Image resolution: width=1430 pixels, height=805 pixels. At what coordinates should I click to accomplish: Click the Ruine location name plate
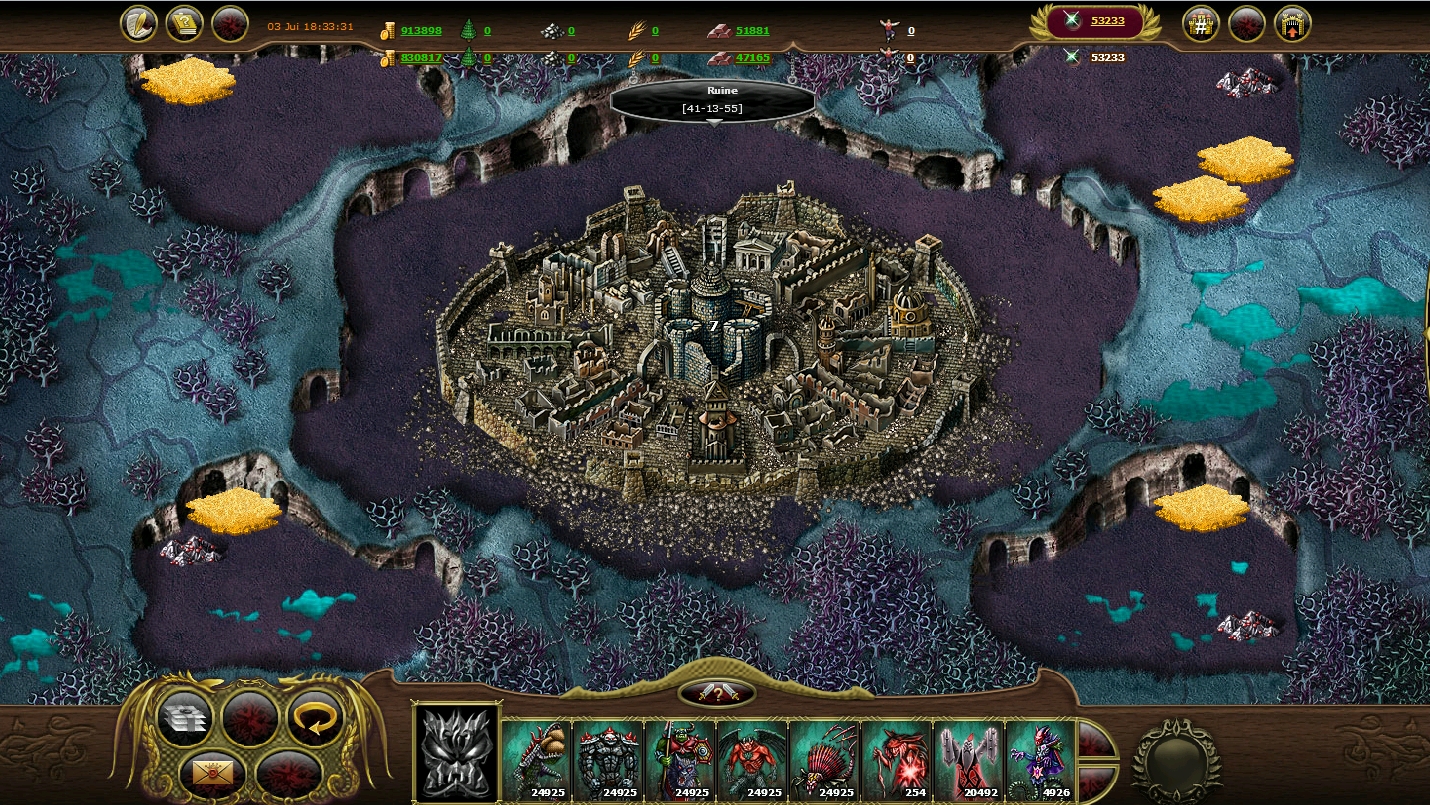click(713, 100)
